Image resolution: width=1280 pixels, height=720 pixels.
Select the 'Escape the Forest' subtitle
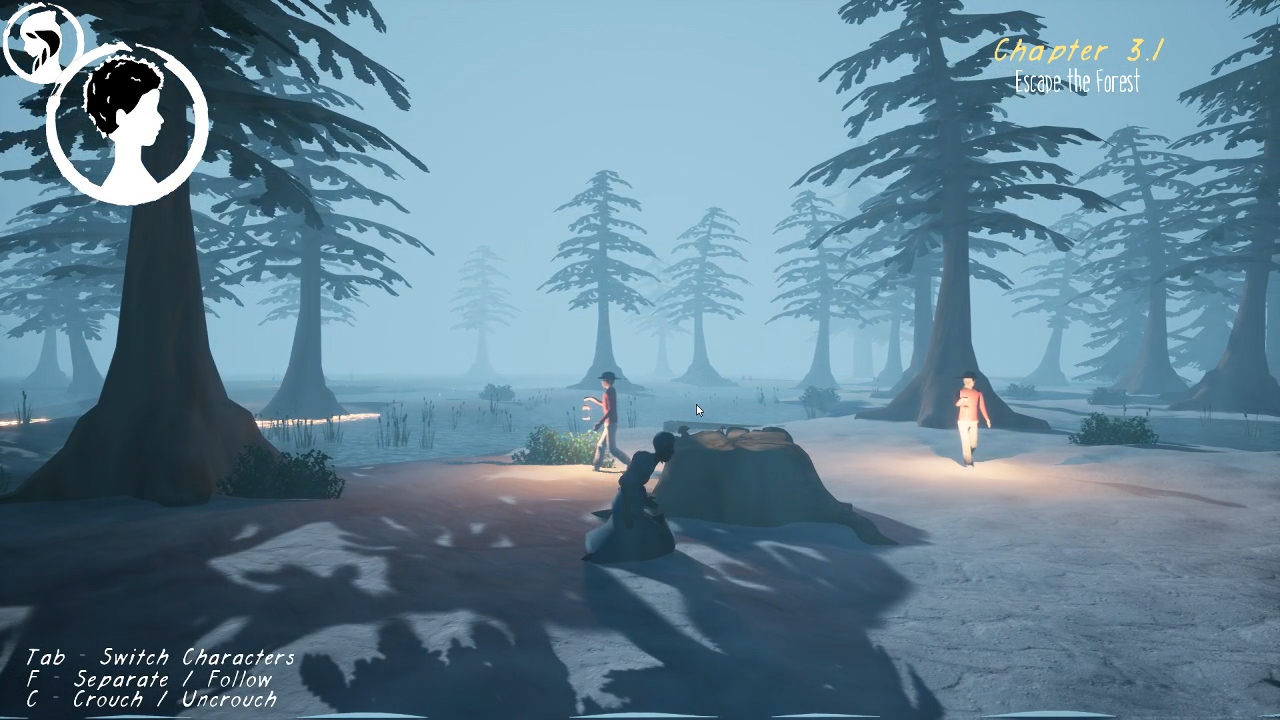pyautogui.click(x=1079, y=82)
